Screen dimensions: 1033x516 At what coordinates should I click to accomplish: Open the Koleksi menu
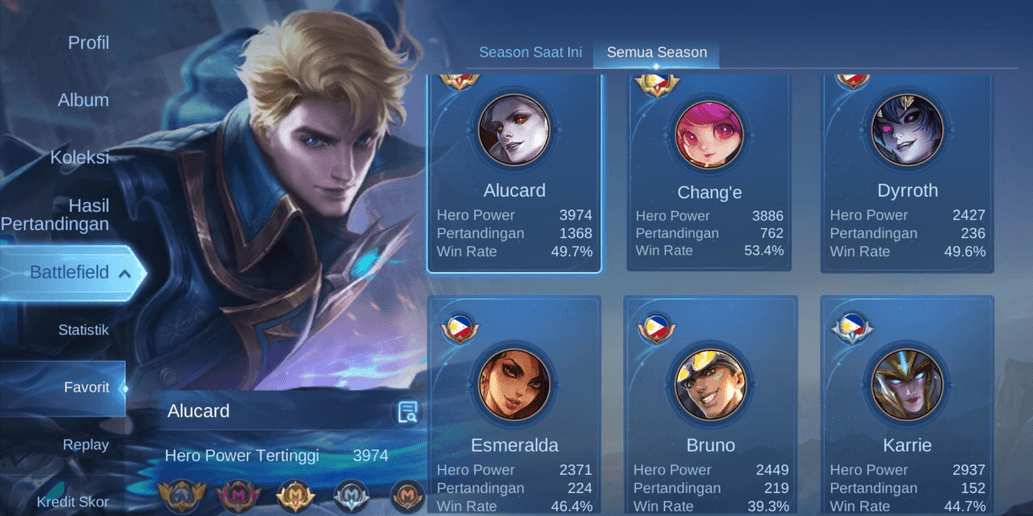(79, 157)
